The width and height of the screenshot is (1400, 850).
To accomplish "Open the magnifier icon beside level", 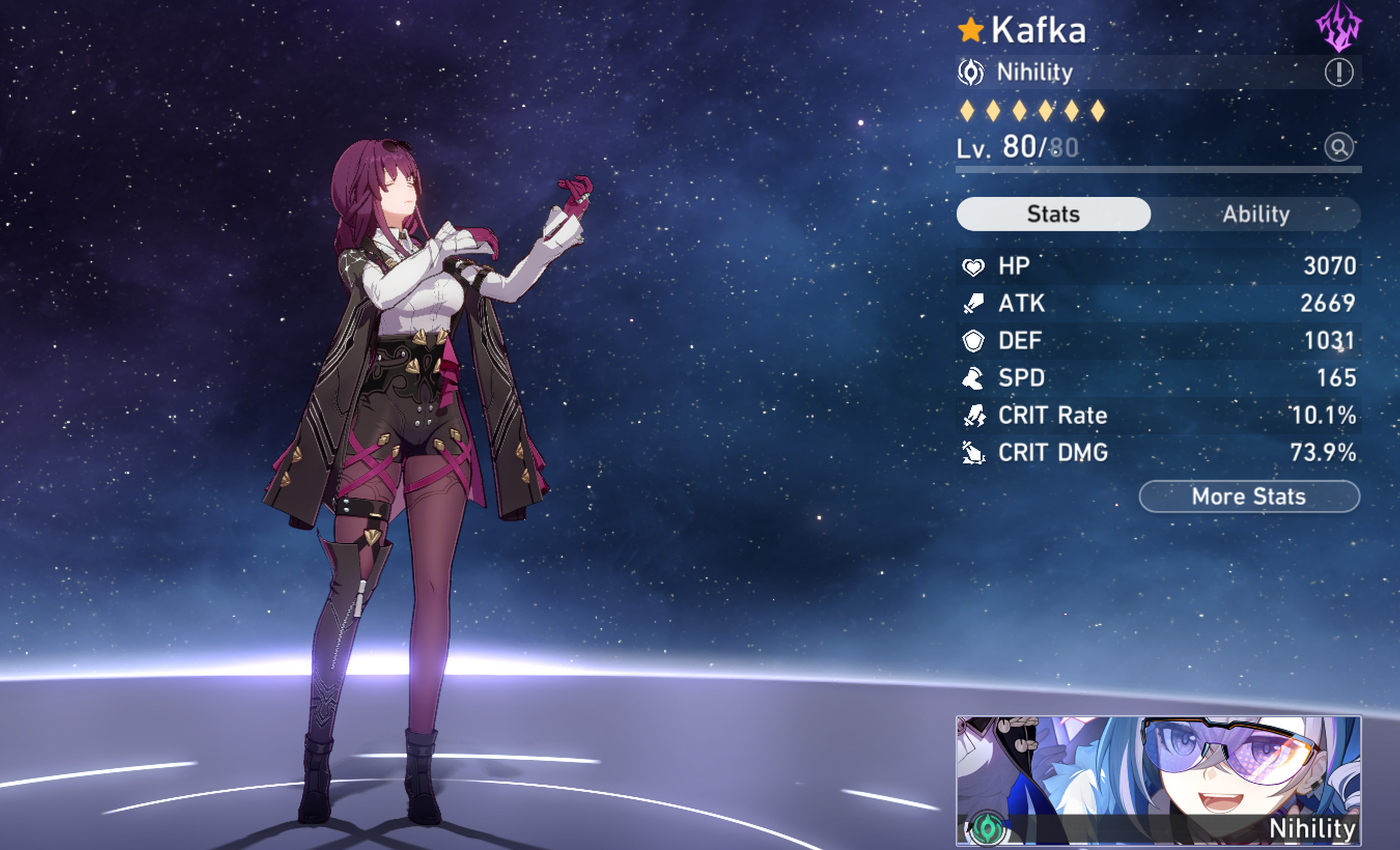I will 1339,148.
